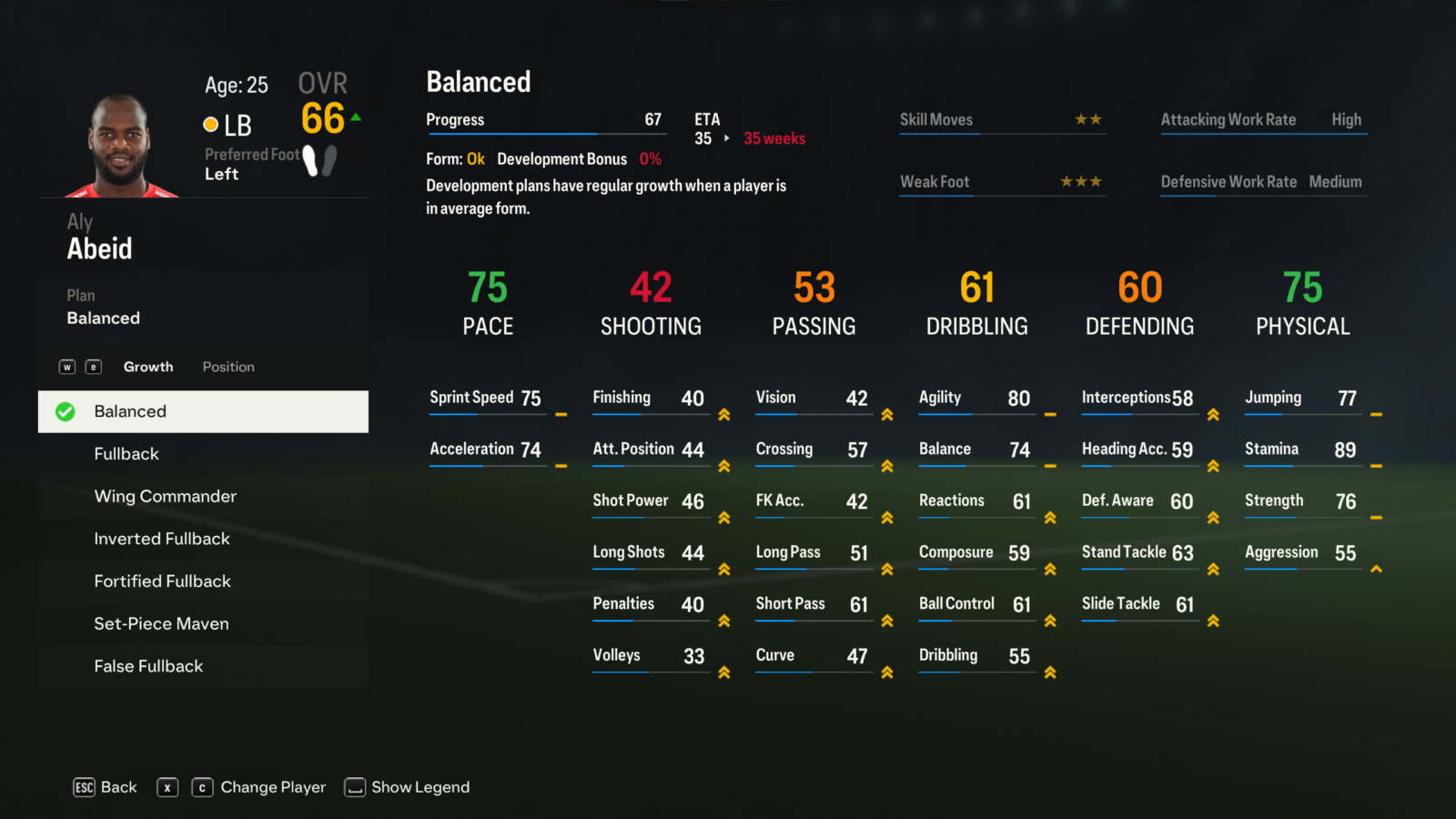Screen dimensions: 1456x819
Task: Switch to the Growth tab
Action: click(148, 367)
